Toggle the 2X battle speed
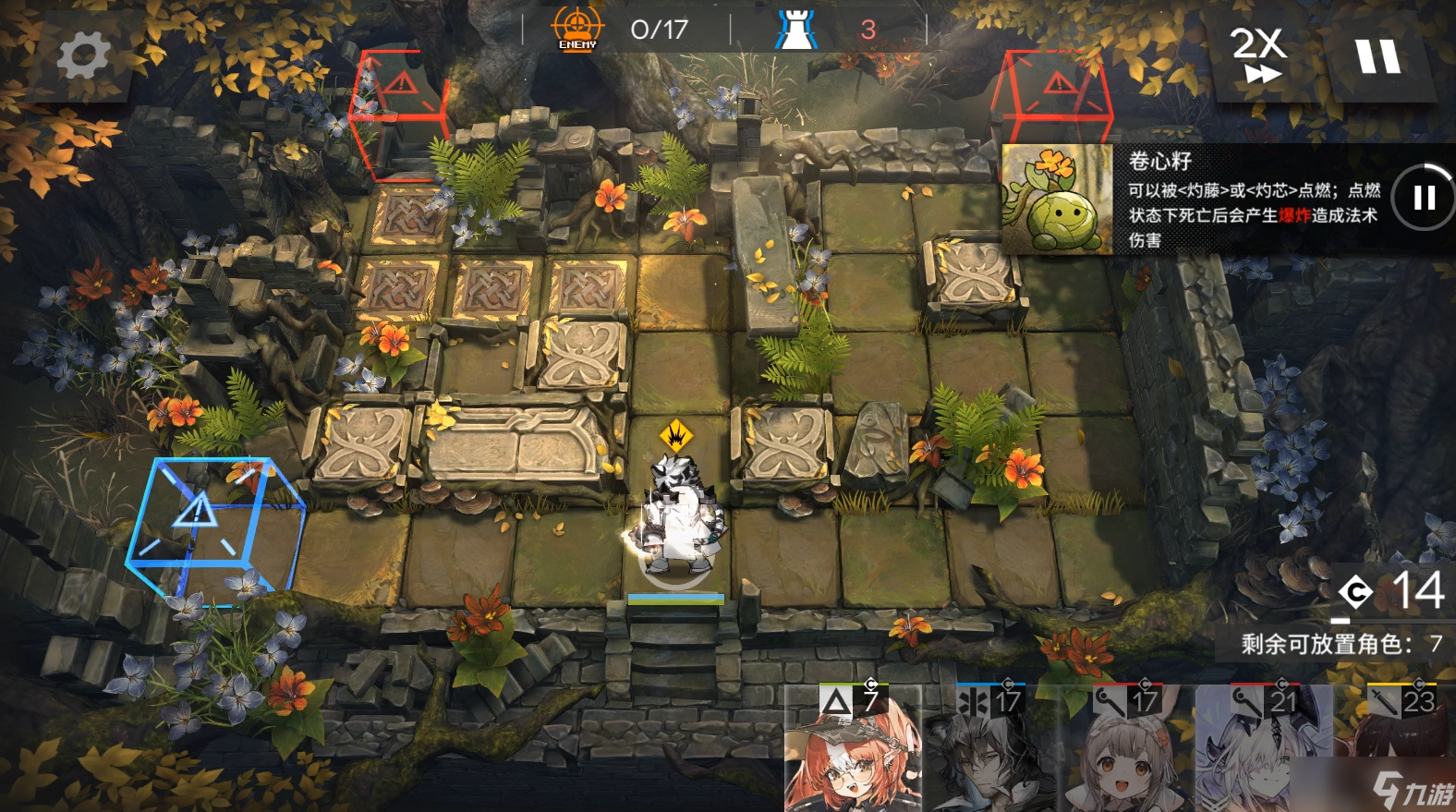Screen dimensions: 1456x812 tap(1258, 55)
